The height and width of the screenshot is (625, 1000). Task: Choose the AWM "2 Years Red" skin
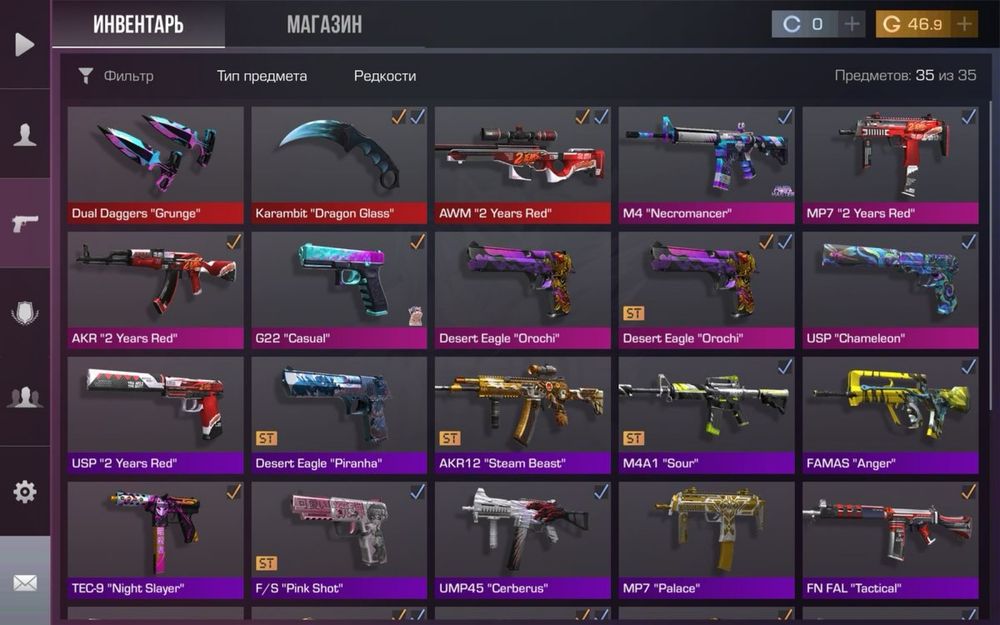click(523, 164)
